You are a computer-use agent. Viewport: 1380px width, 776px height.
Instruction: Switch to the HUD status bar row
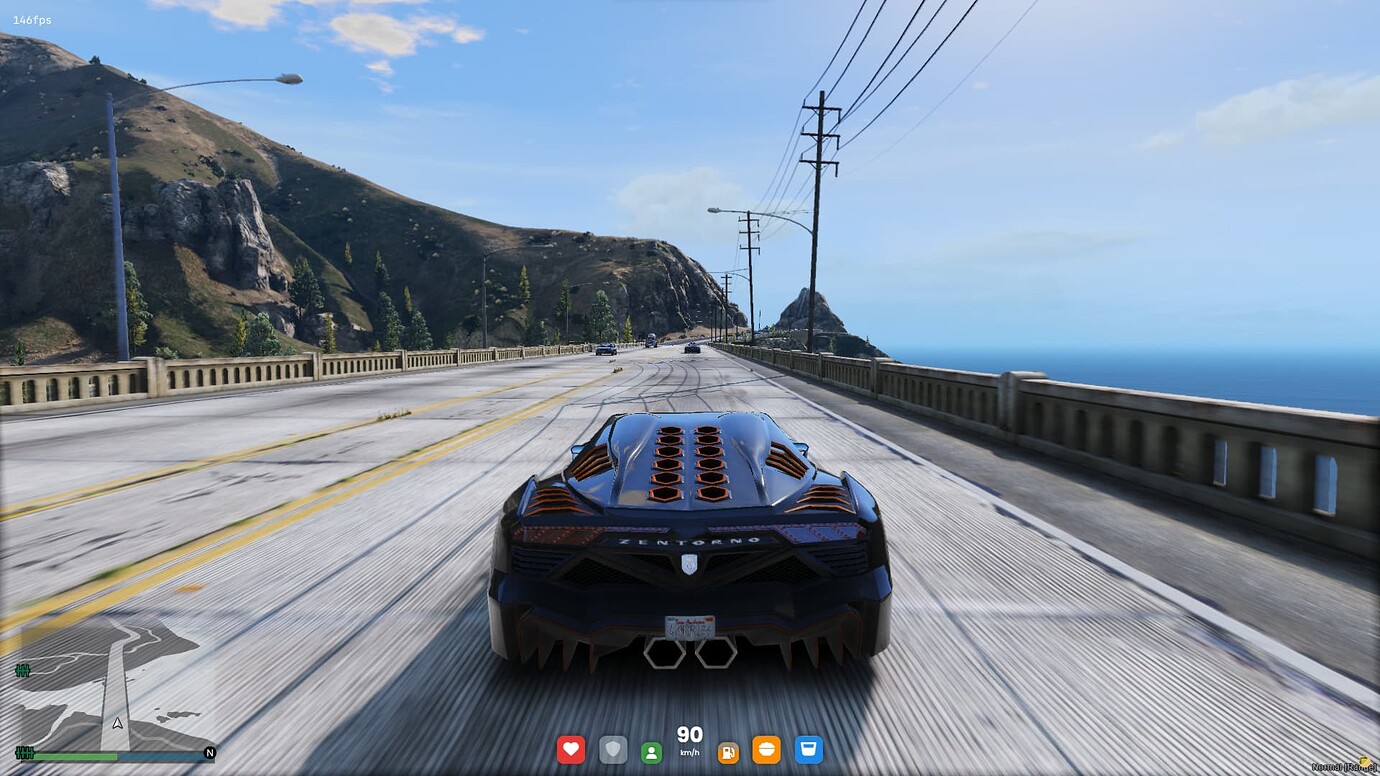[688, 748]
